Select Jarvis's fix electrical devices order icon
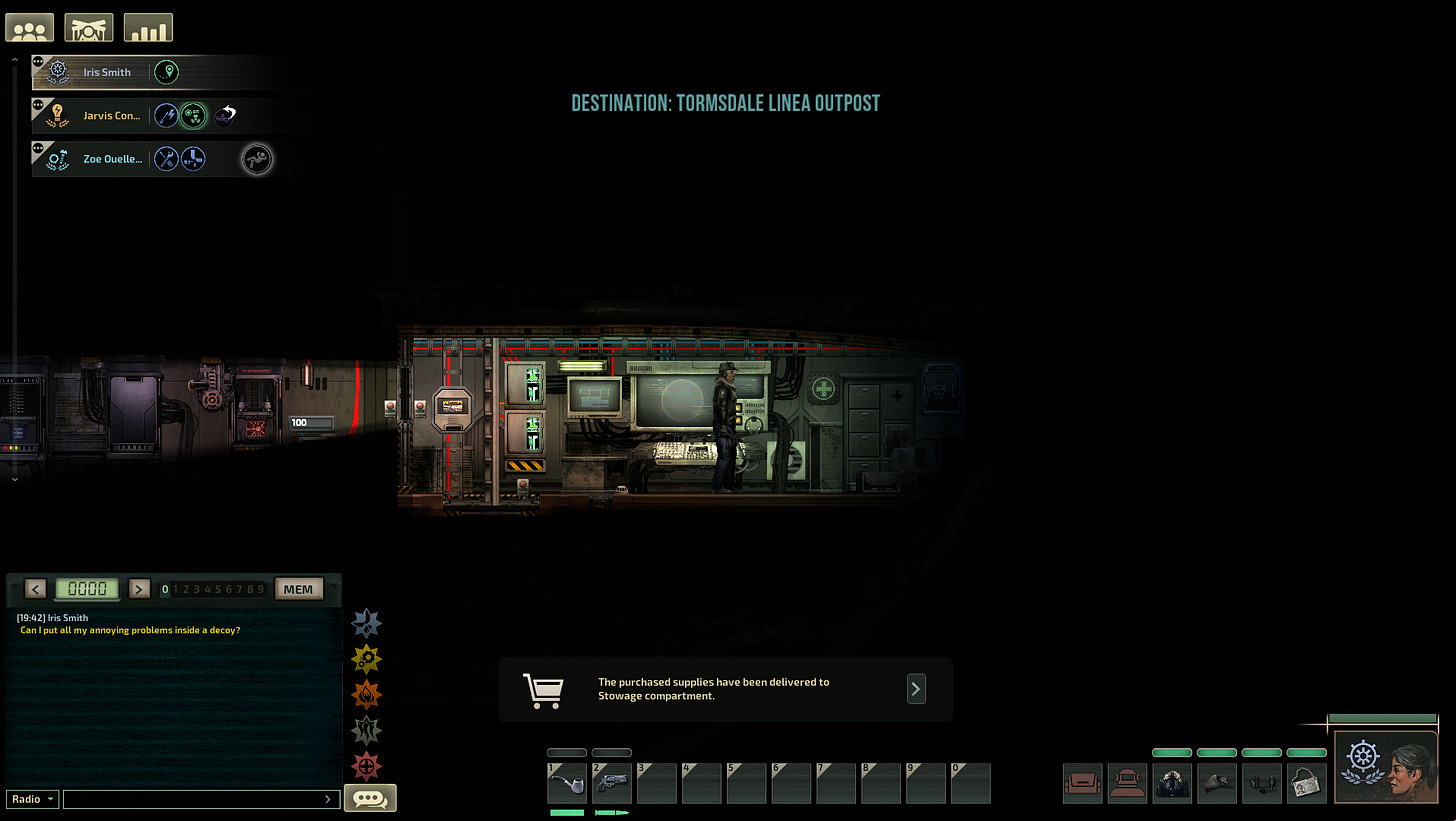Screen dimensions: 1456x821 tap(166, 115)
